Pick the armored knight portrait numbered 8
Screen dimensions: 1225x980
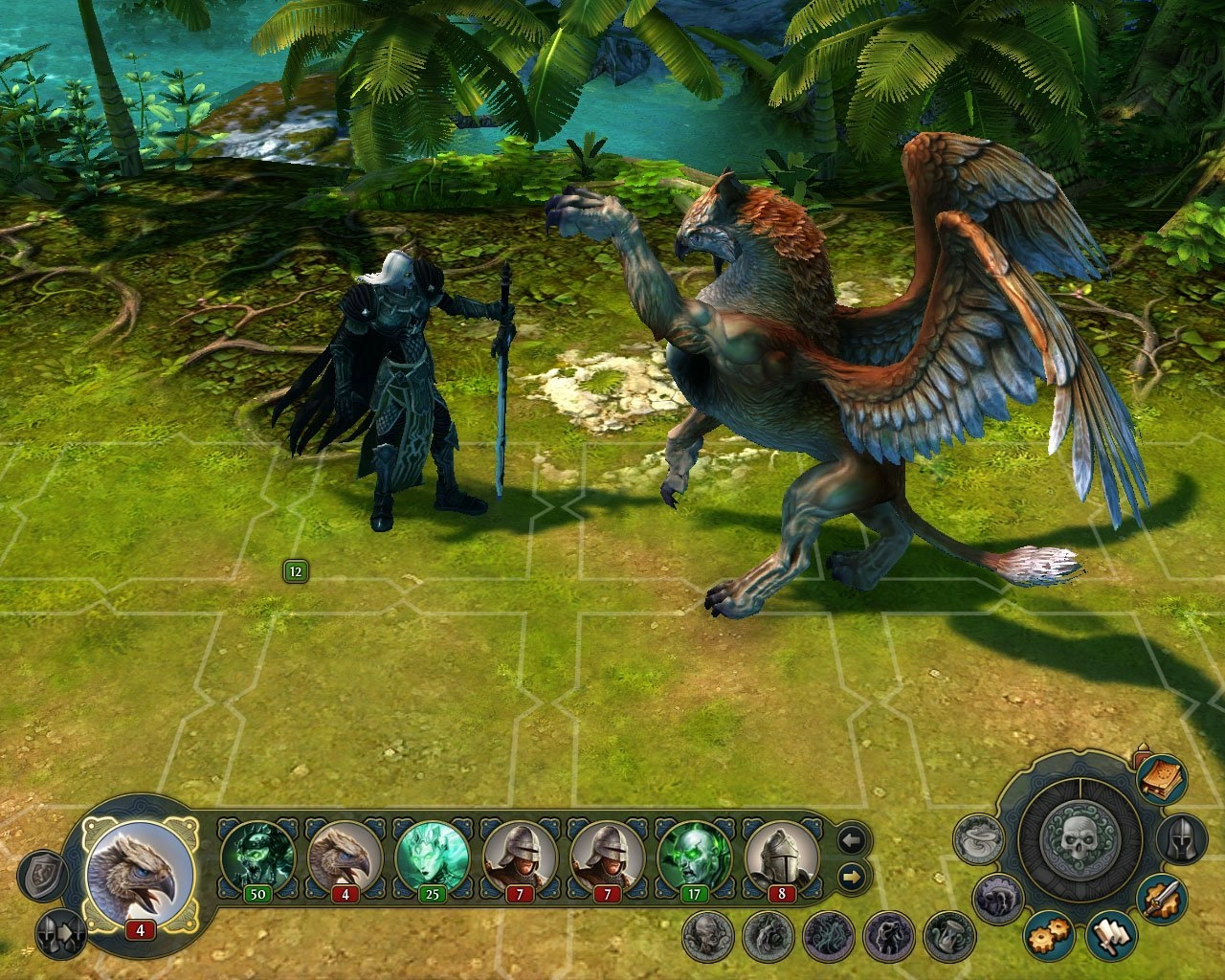(782, 857)
